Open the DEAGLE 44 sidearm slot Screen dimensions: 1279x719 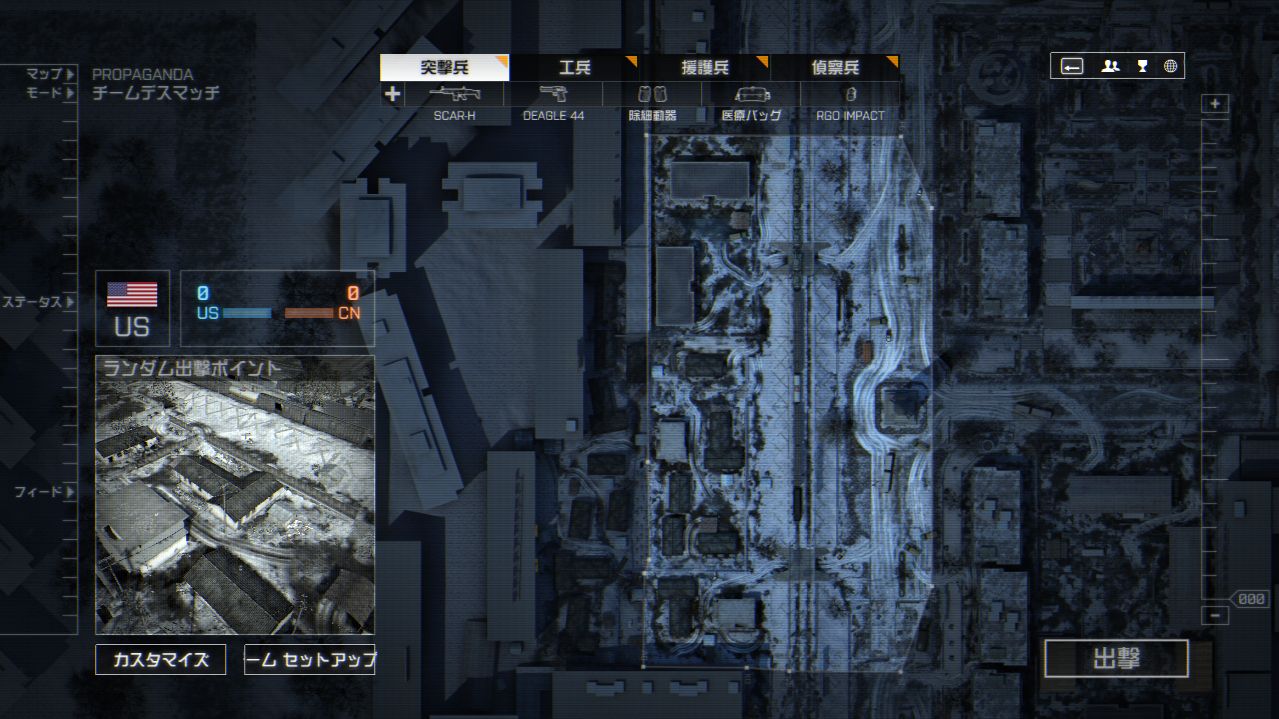pyautogui.click(x=553, y=95)
